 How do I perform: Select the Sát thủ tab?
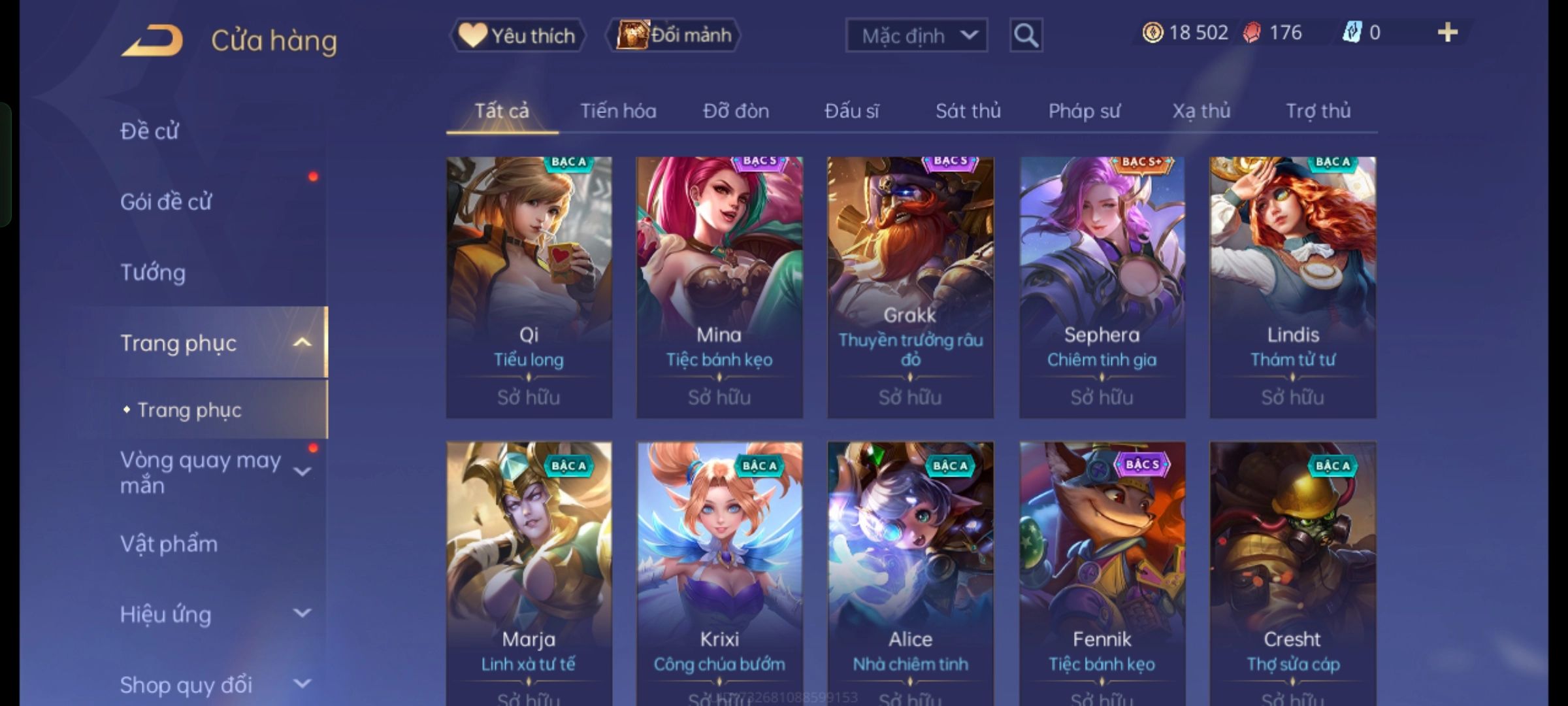(x=968, y=111)
